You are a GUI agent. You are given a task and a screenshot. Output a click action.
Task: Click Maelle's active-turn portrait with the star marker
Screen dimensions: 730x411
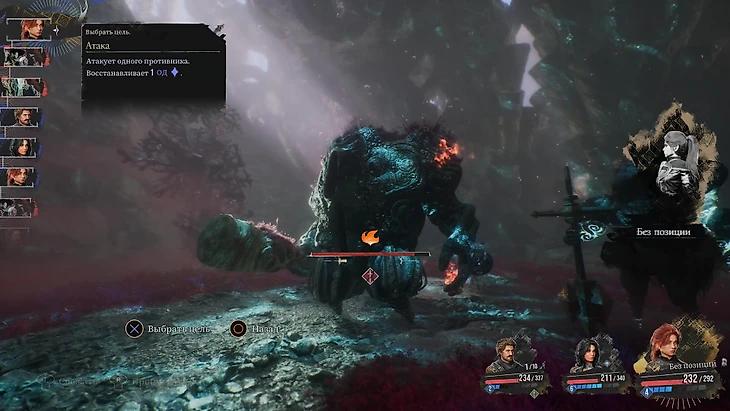tap(27, 28)
